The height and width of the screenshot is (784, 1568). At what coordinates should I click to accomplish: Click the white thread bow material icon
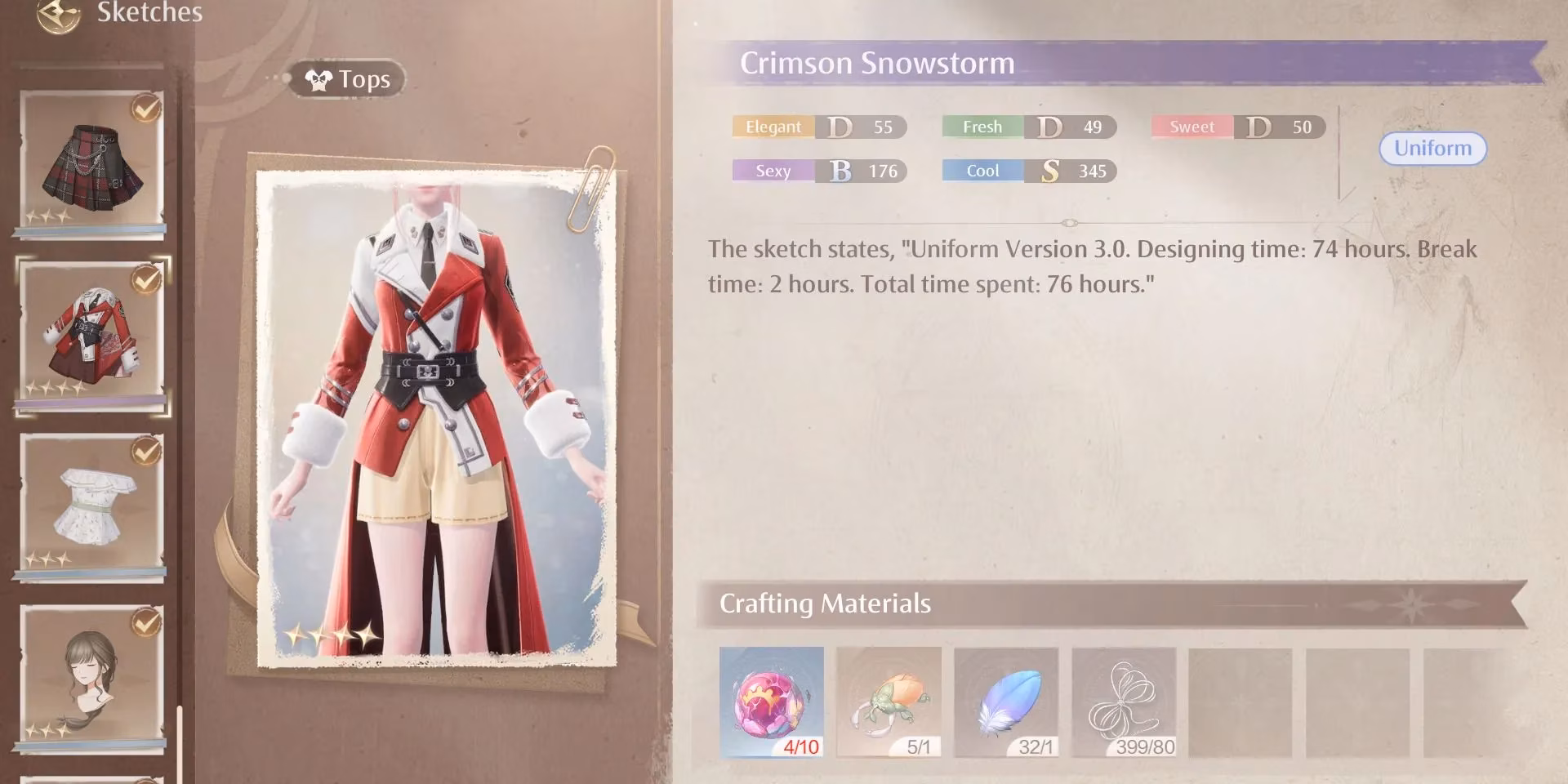1124,702
